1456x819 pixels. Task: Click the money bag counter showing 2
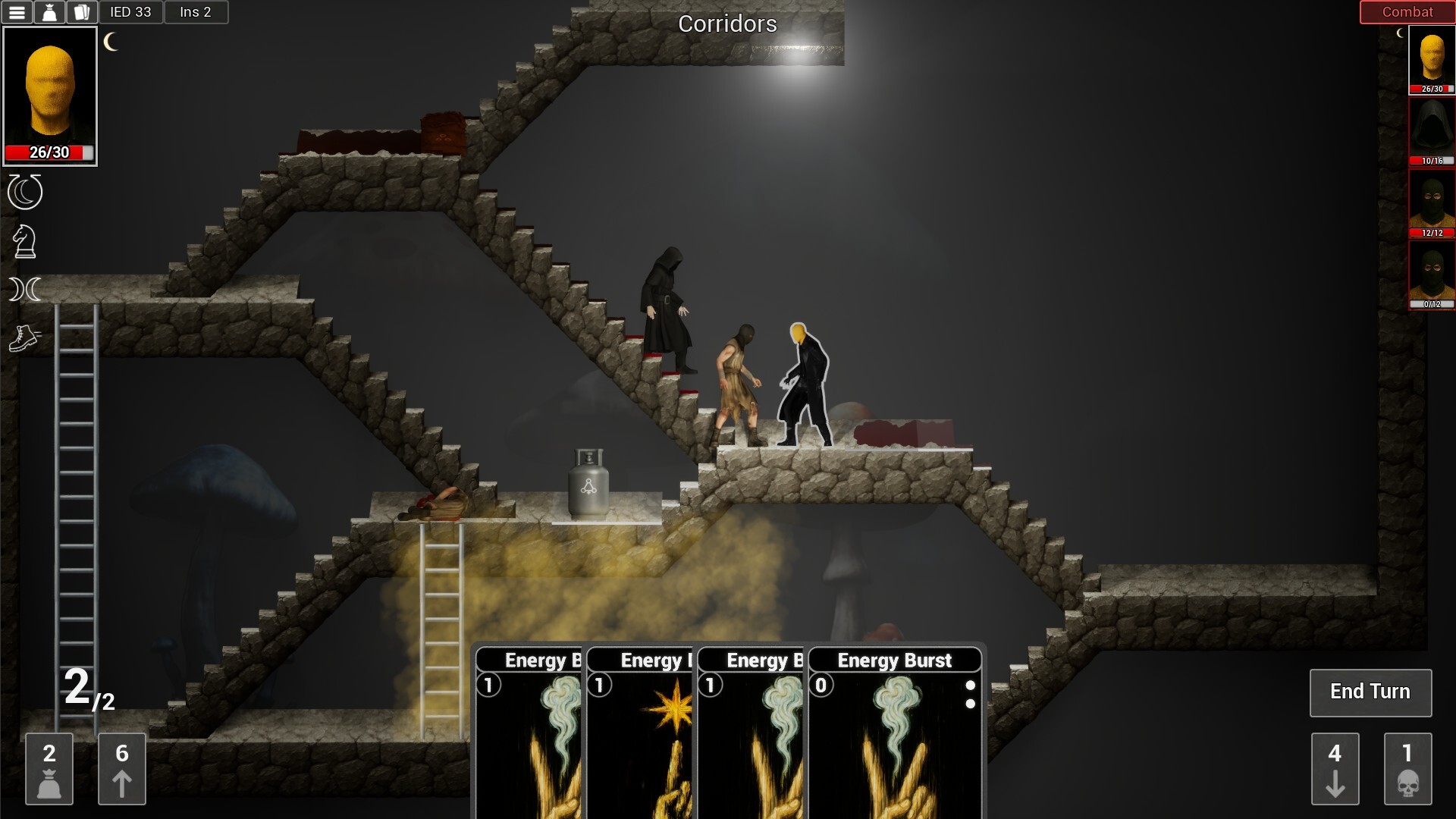[x=49, y=769]
